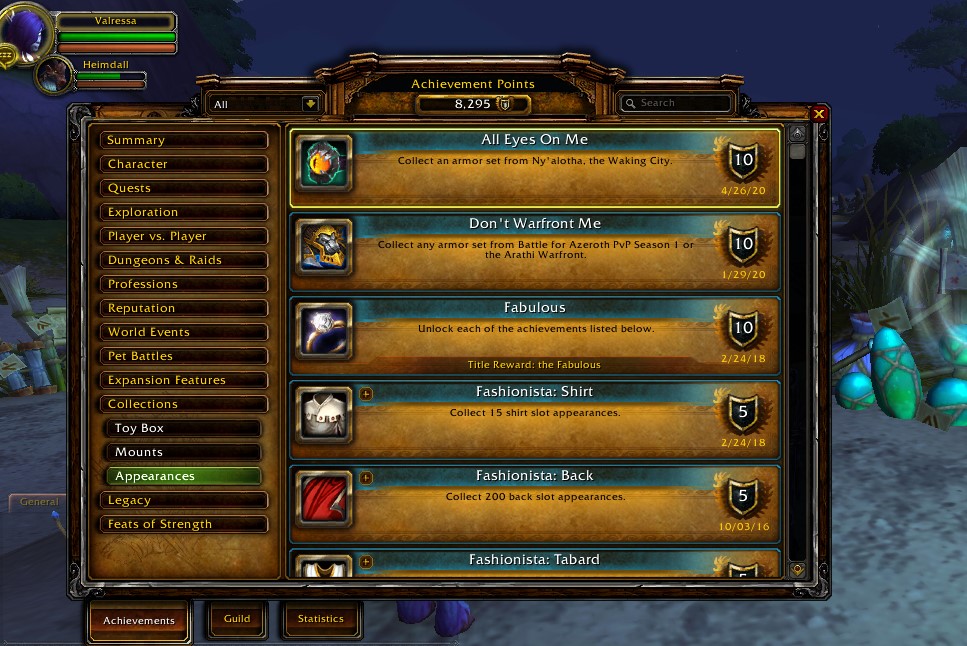Choose the Player vs. Player category
Screen dimensions: 967x646
click(x=183, y=236)
